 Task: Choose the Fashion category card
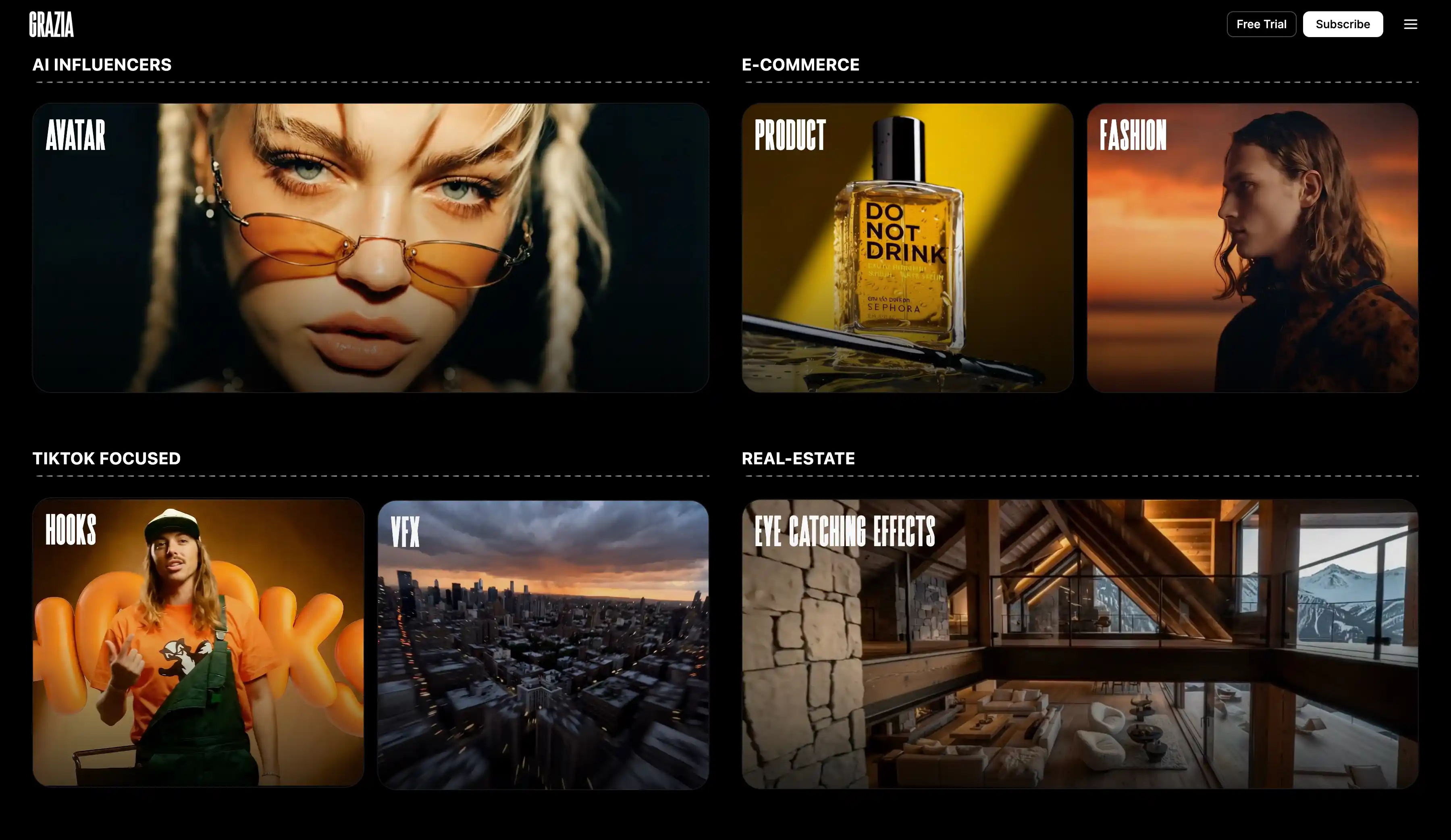(x=1252, y=247)
